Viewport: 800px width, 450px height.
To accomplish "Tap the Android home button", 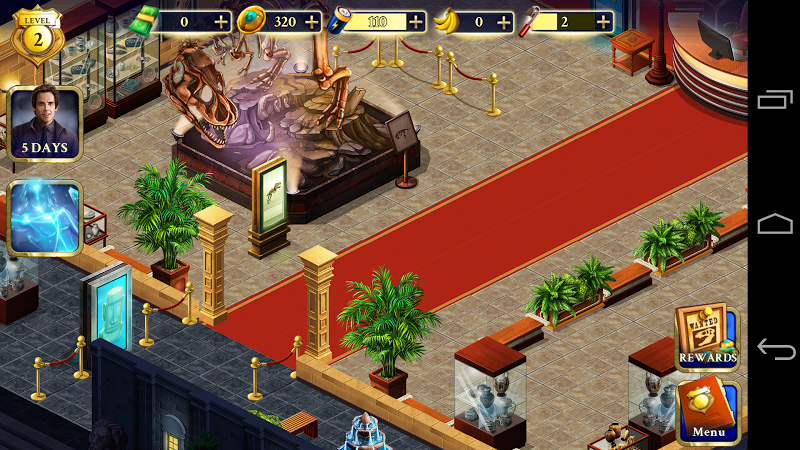I will click(775, 224).
